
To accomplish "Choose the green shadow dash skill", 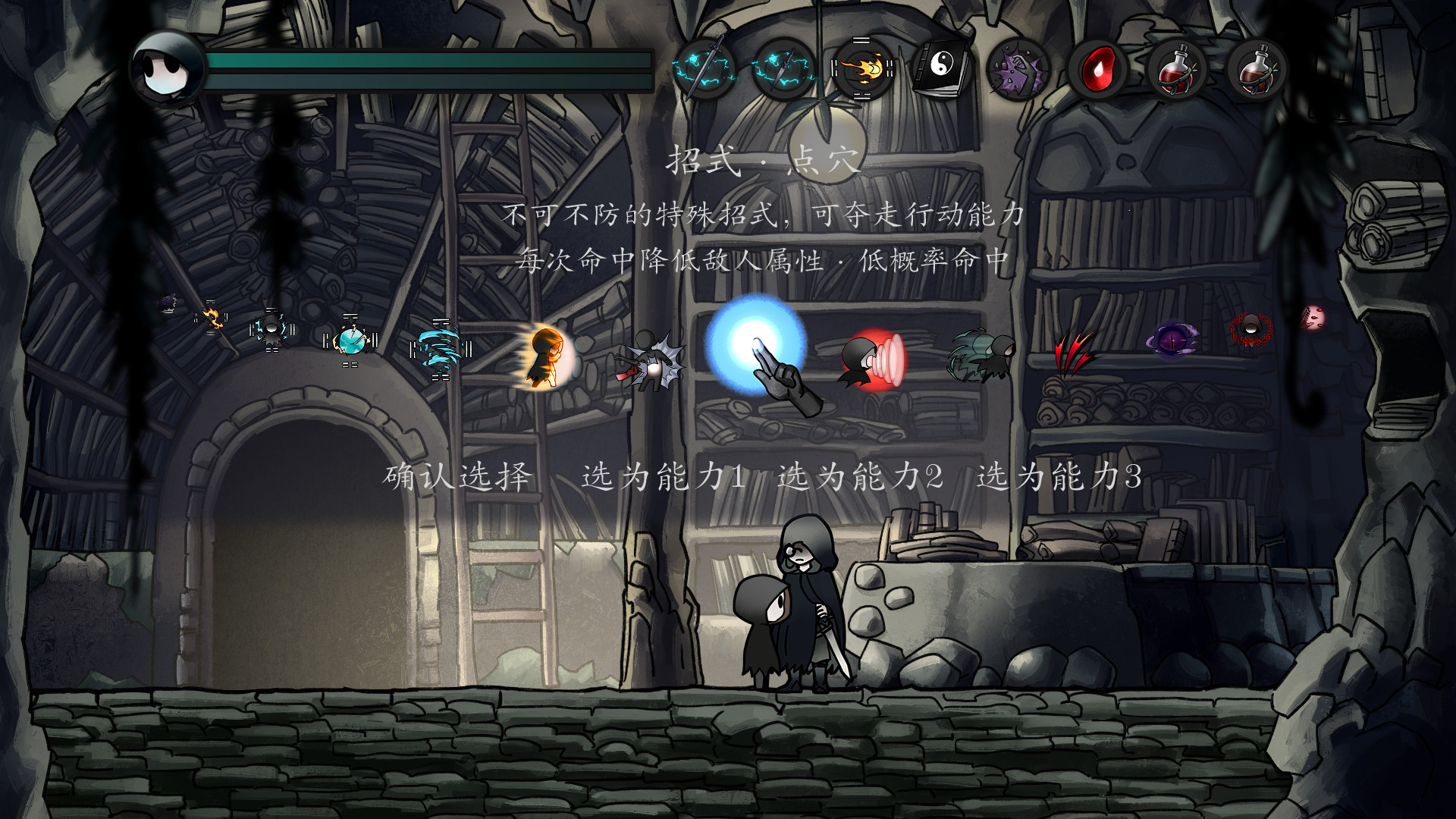I will pyautogui.click(x=981, y=354).
